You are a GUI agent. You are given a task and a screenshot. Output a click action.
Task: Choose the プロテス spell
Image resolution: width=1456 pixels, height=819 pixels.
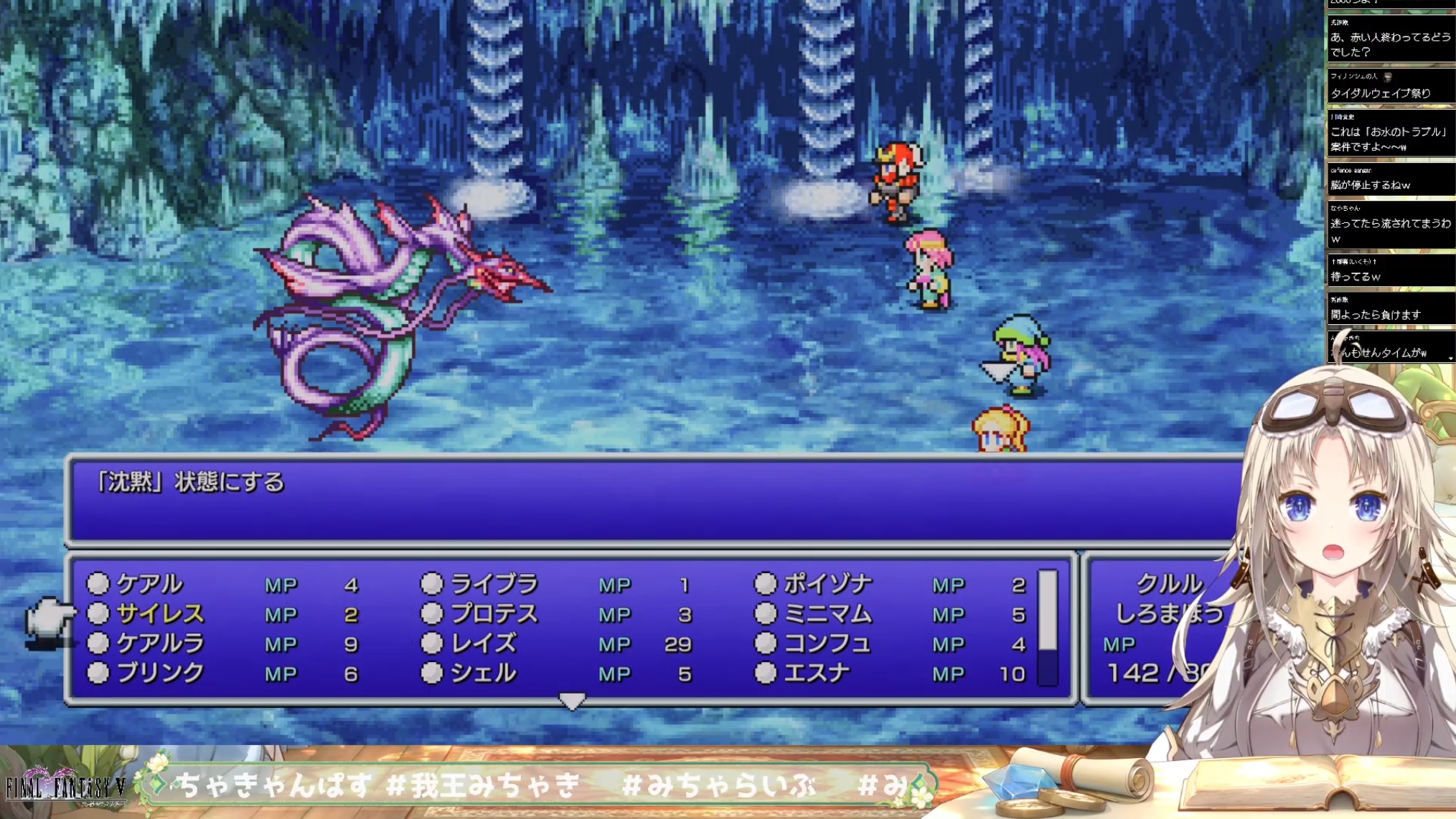point(494,615)
